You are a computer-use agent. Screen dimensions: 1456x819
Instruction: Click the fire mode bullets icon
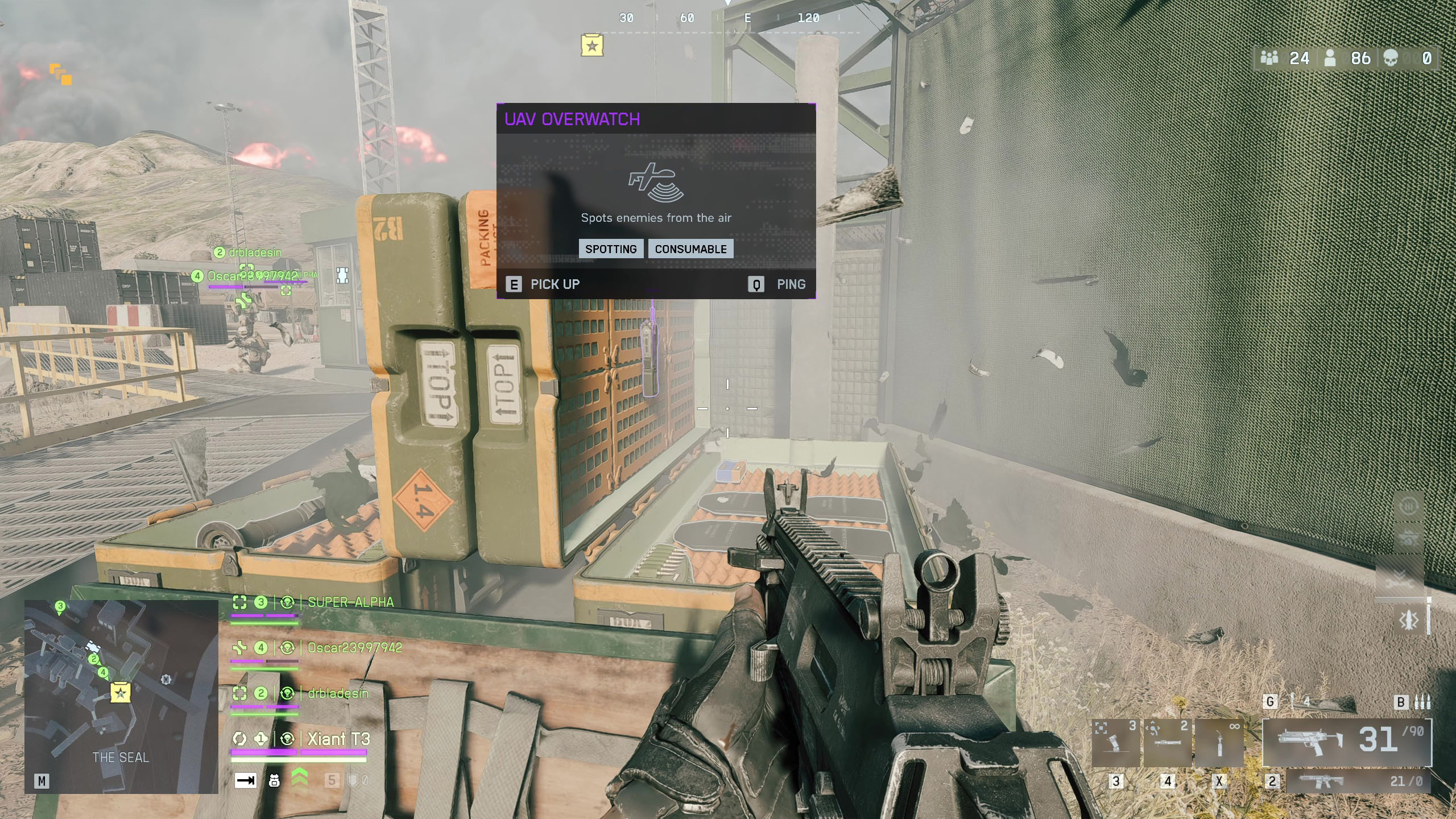pyautogui.click(x=1422, y=702)
